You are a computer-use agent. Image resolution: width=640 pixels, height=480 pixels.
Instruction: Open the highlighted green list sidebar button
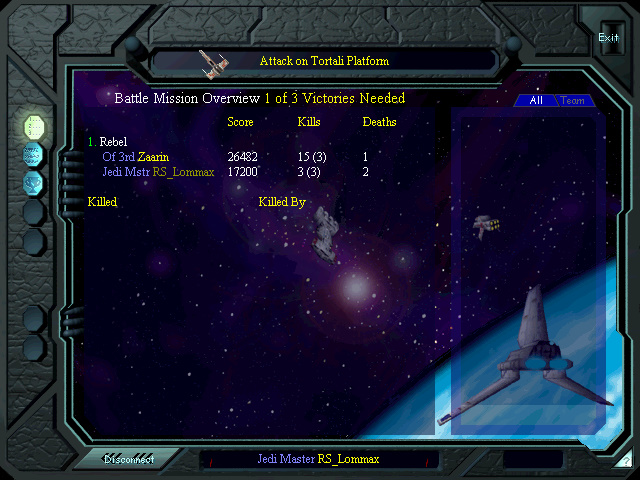[x=34, y=126]
